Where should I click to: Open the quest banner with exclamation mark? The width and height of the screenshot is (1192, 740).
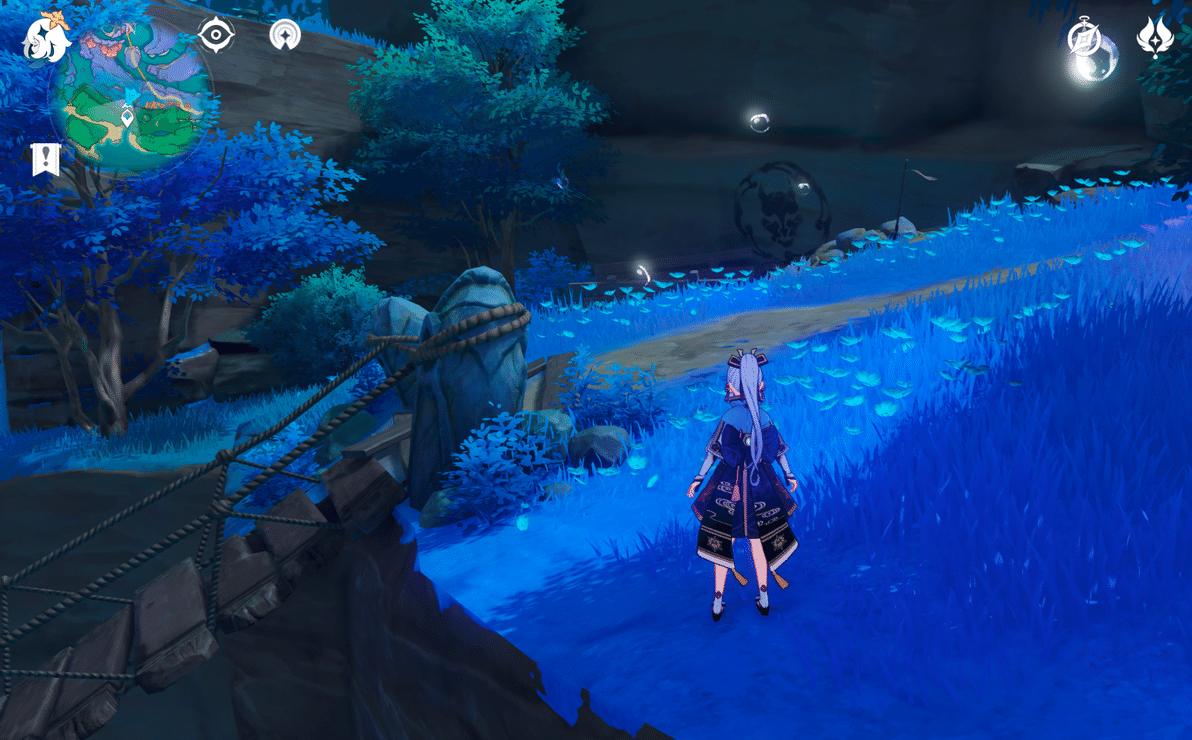46,159
